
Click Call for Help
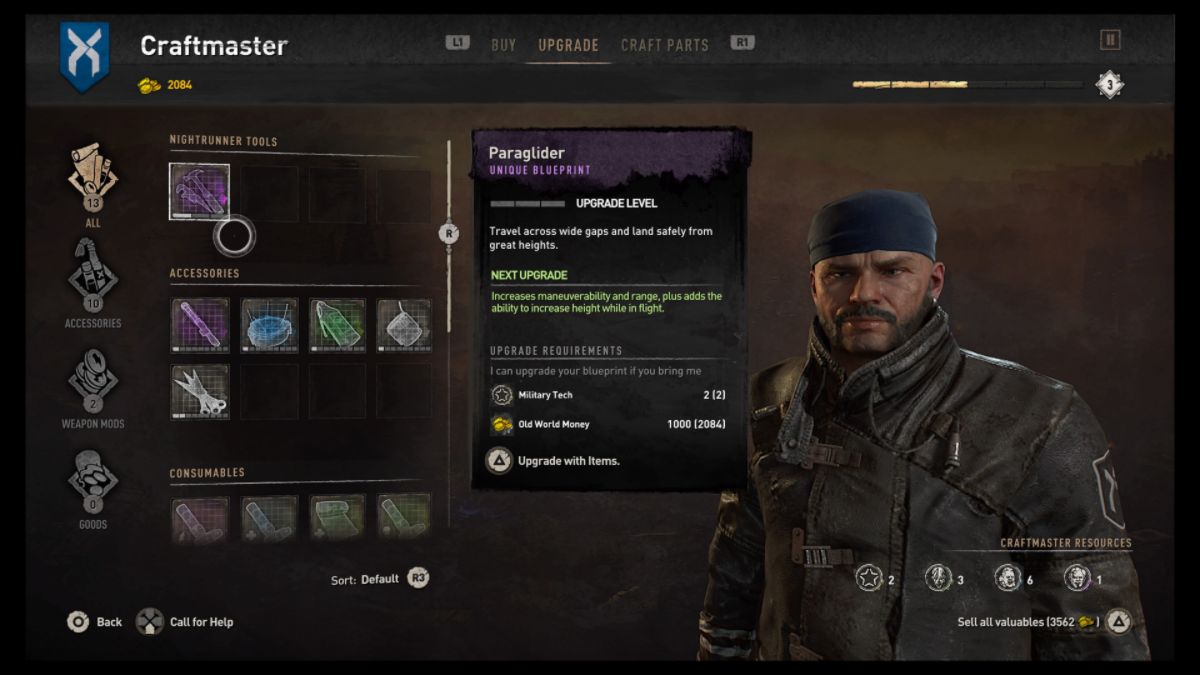click(x=190, y=622)
